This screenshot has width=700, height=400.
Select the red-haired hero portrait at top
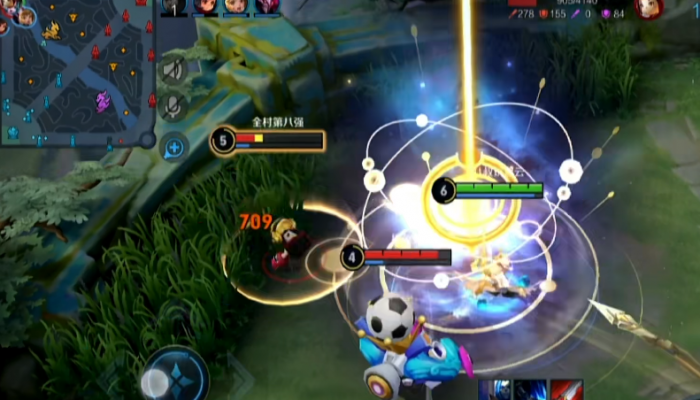206,7
